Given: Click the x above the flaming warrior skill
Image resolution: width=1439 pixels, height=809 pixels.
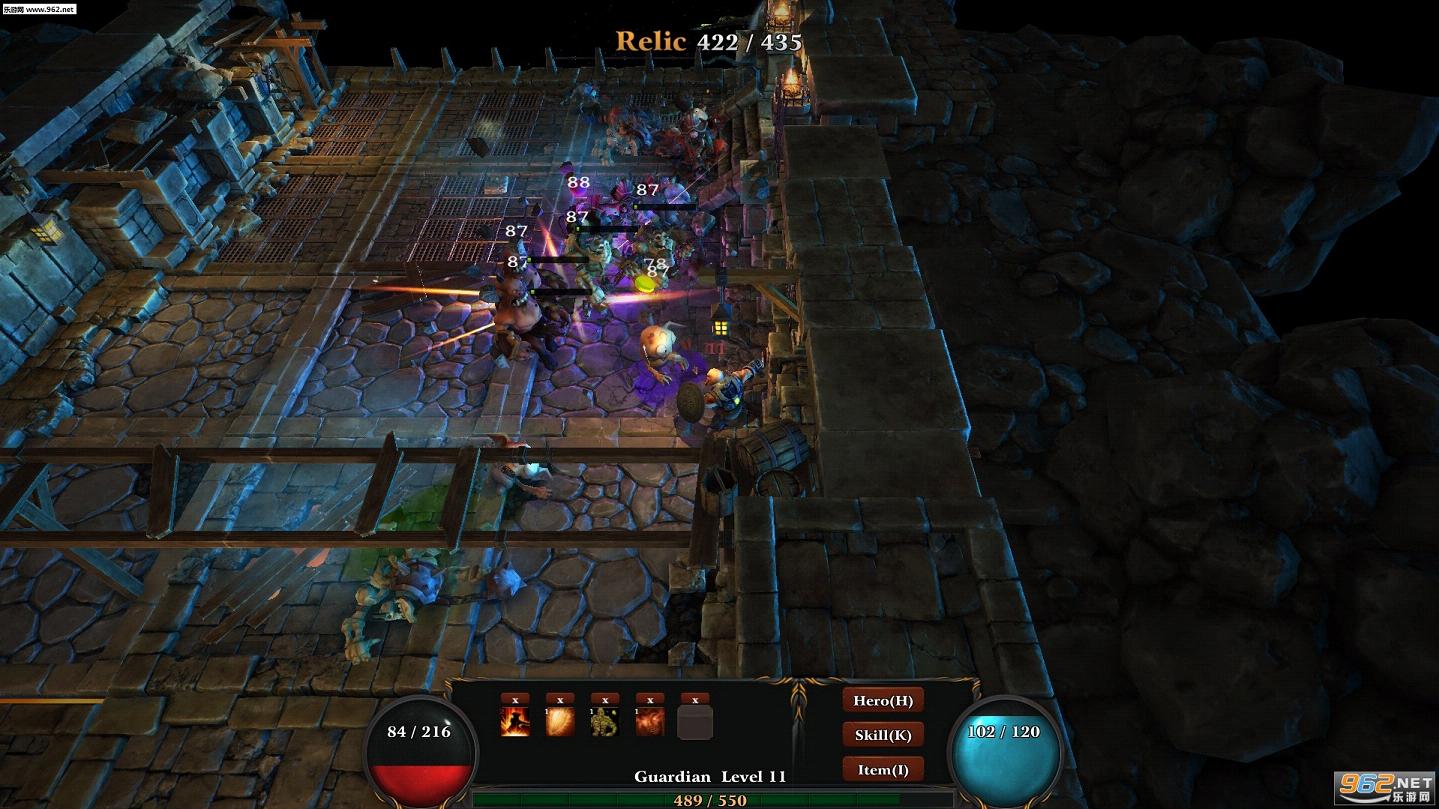Looking at the screenshot, I should (515, 699).
